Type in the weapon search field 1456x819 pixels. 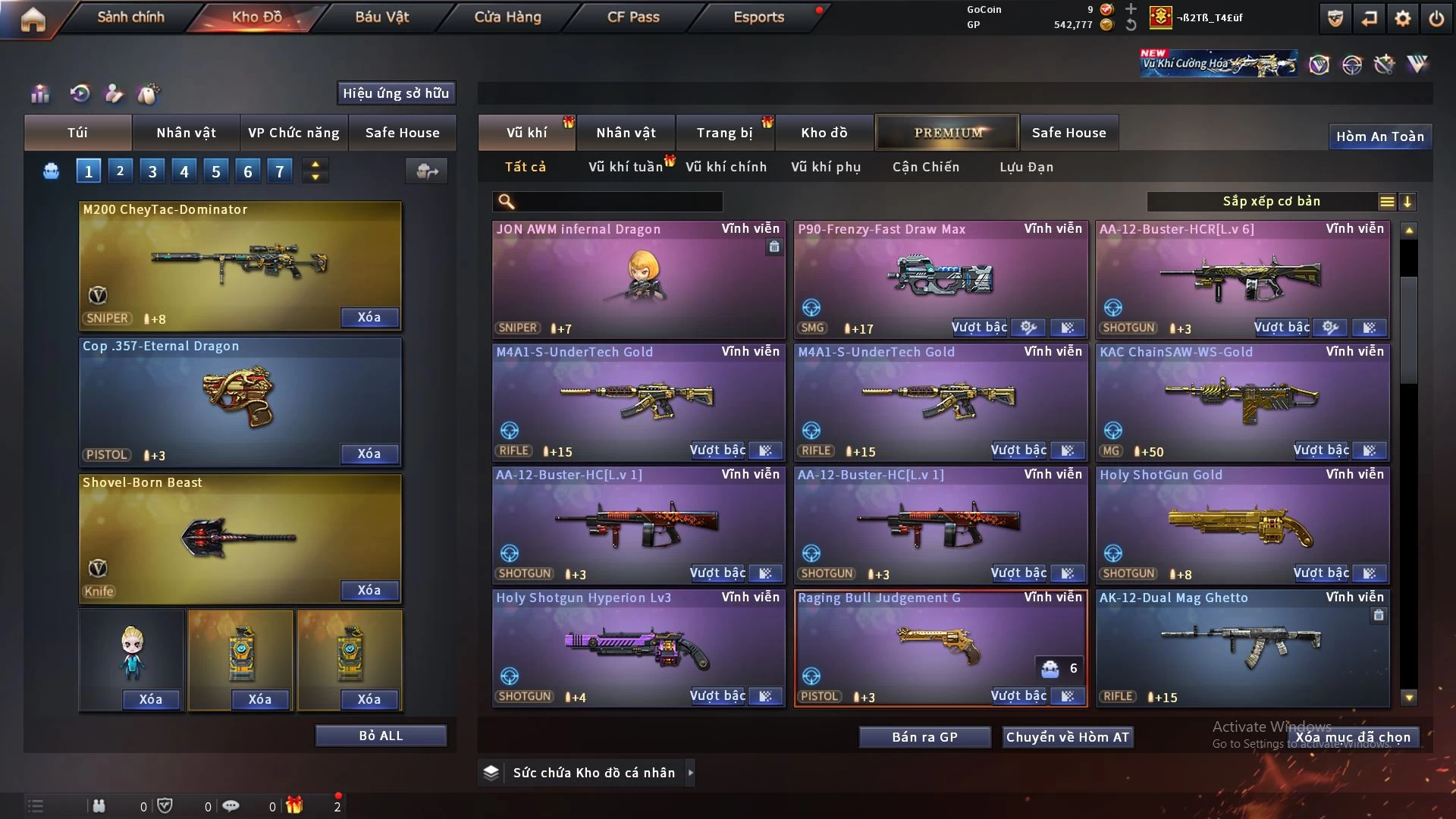pos(618,202)
